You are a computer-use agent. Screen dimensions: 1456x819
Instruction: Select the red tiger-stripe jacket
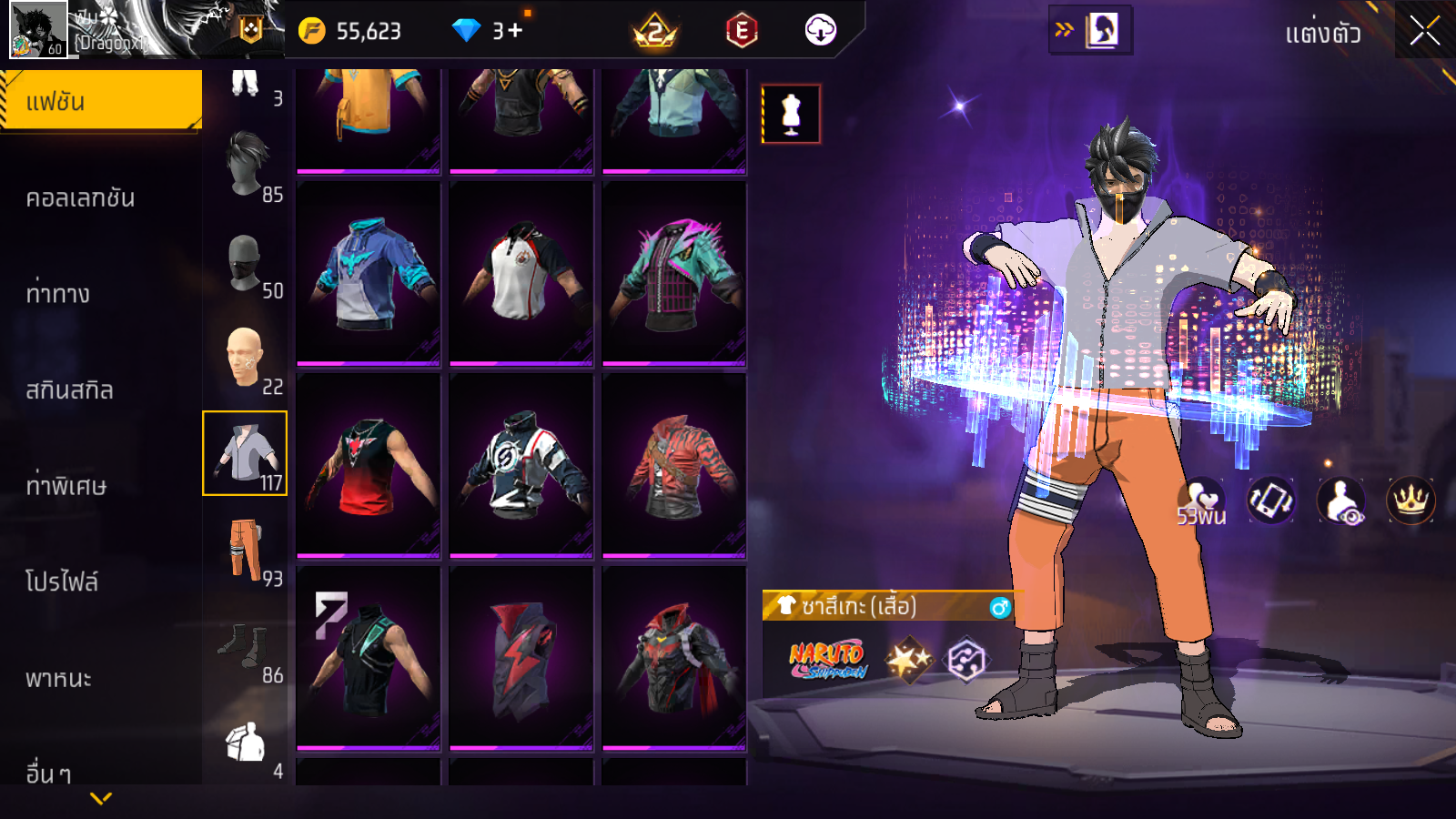(x=673, y=465)
